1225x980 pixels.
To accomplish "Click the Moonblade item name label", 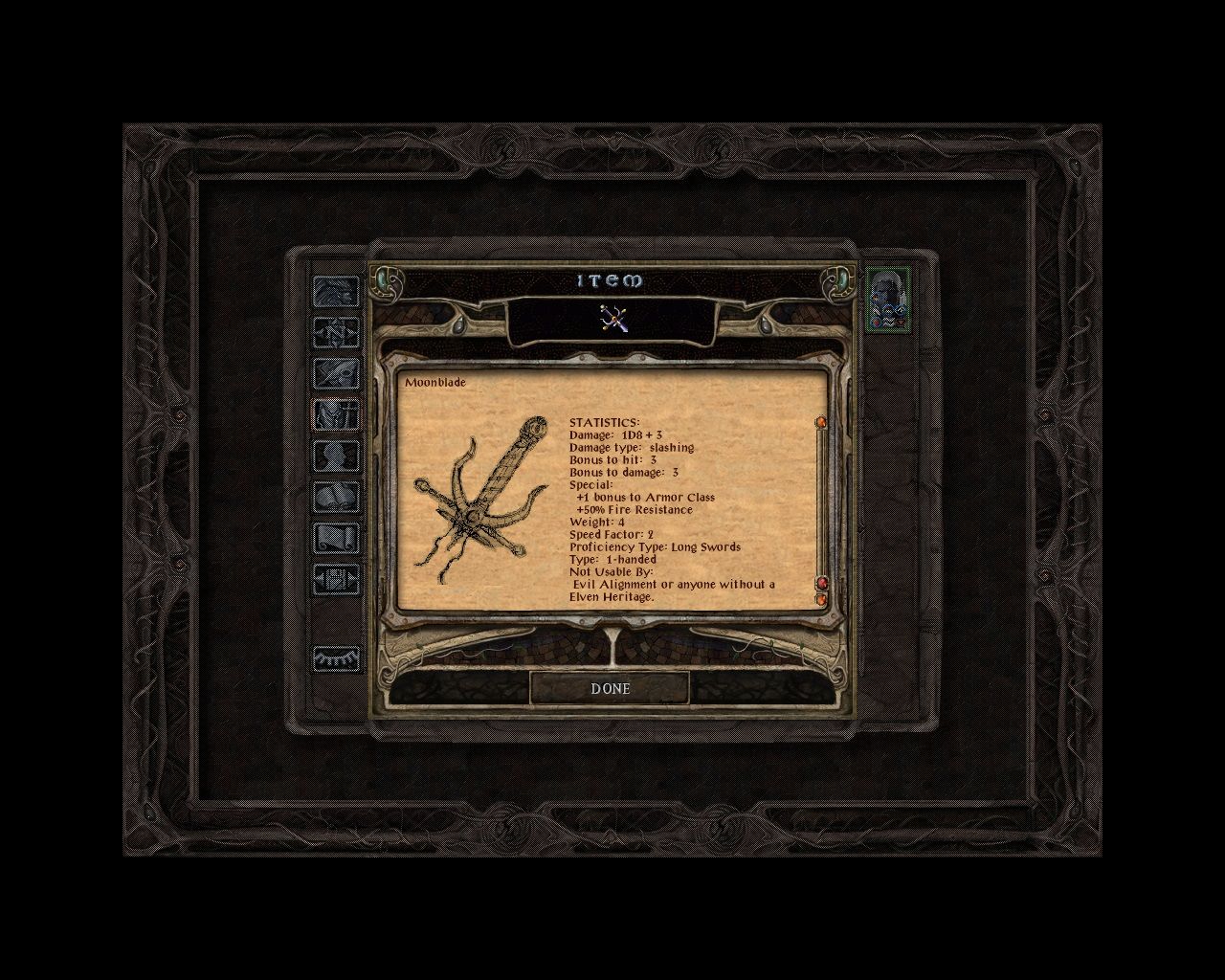I will pos(435,381).
